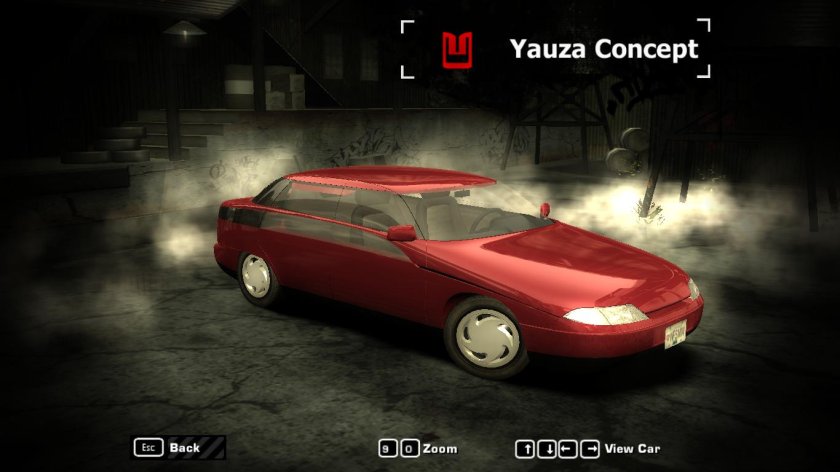Go back using the Back button
This screenshot has width=840, height=472.
(x=183, y=448)
